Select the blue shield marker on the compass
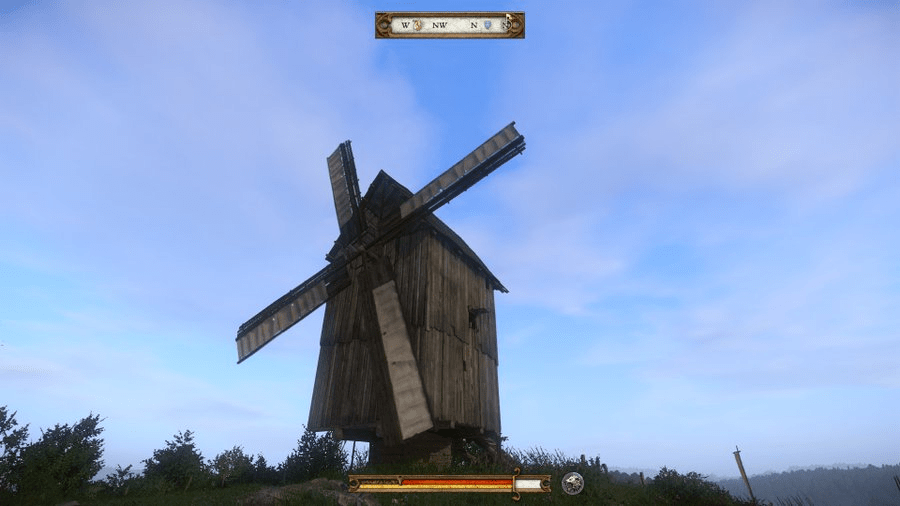Viewport: 900px width, 506px height. [488, 25]
